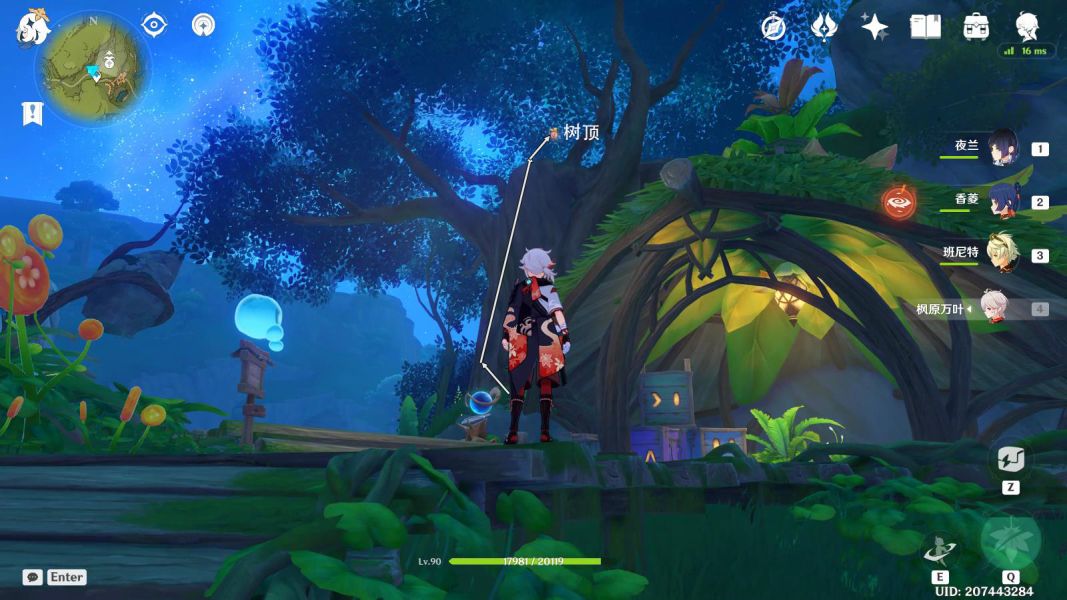Viewport: 1067px width, 600px height.
Task: Open the character screen icon
Action: pos(1027,25)
